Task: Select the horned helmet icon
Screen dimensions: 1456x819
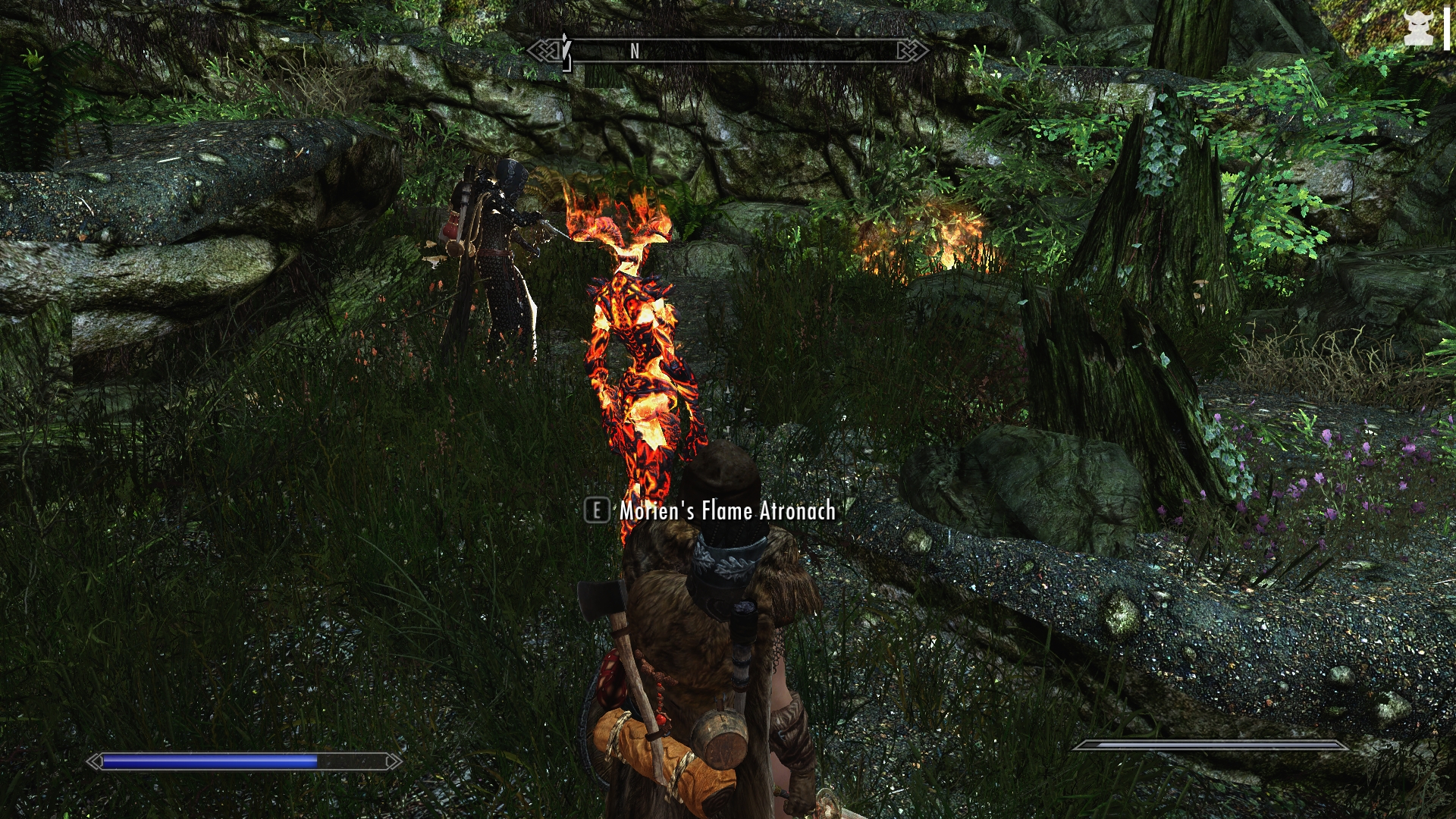Action: point(1417,30)
